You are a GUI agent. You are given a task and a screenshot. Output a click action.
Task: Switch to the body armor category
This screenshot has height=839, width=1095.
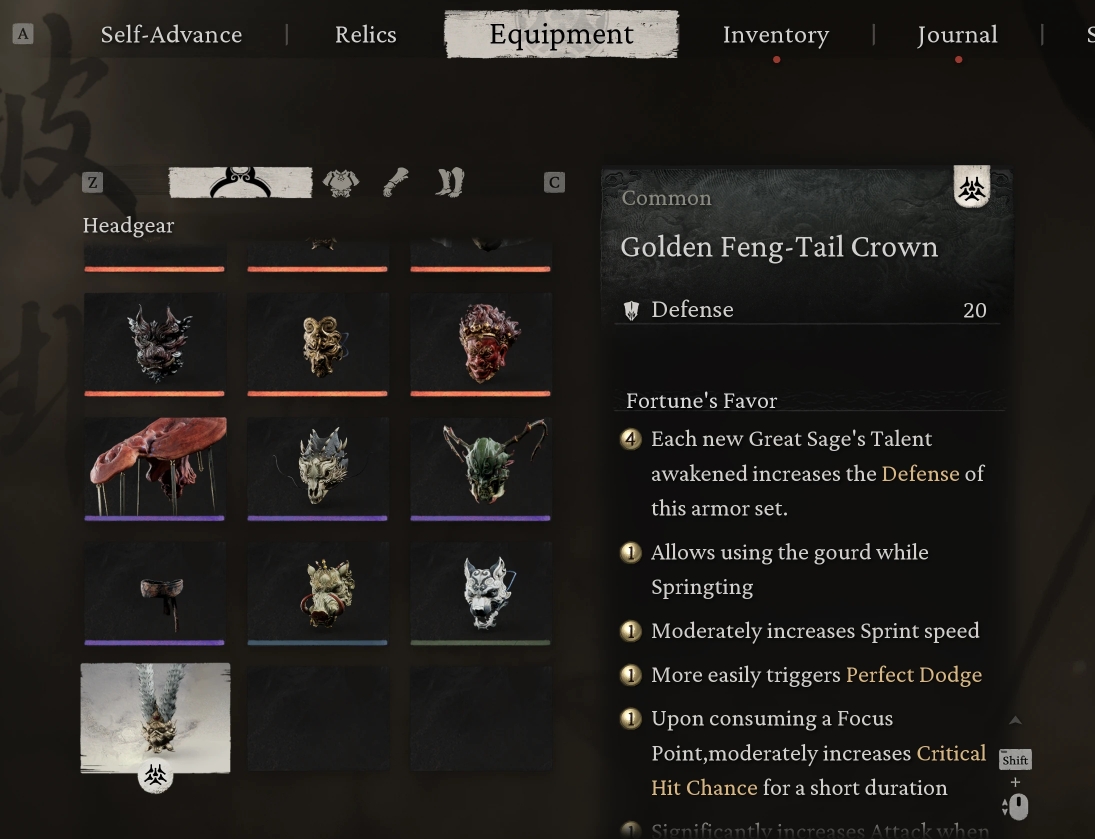[341, 182]
